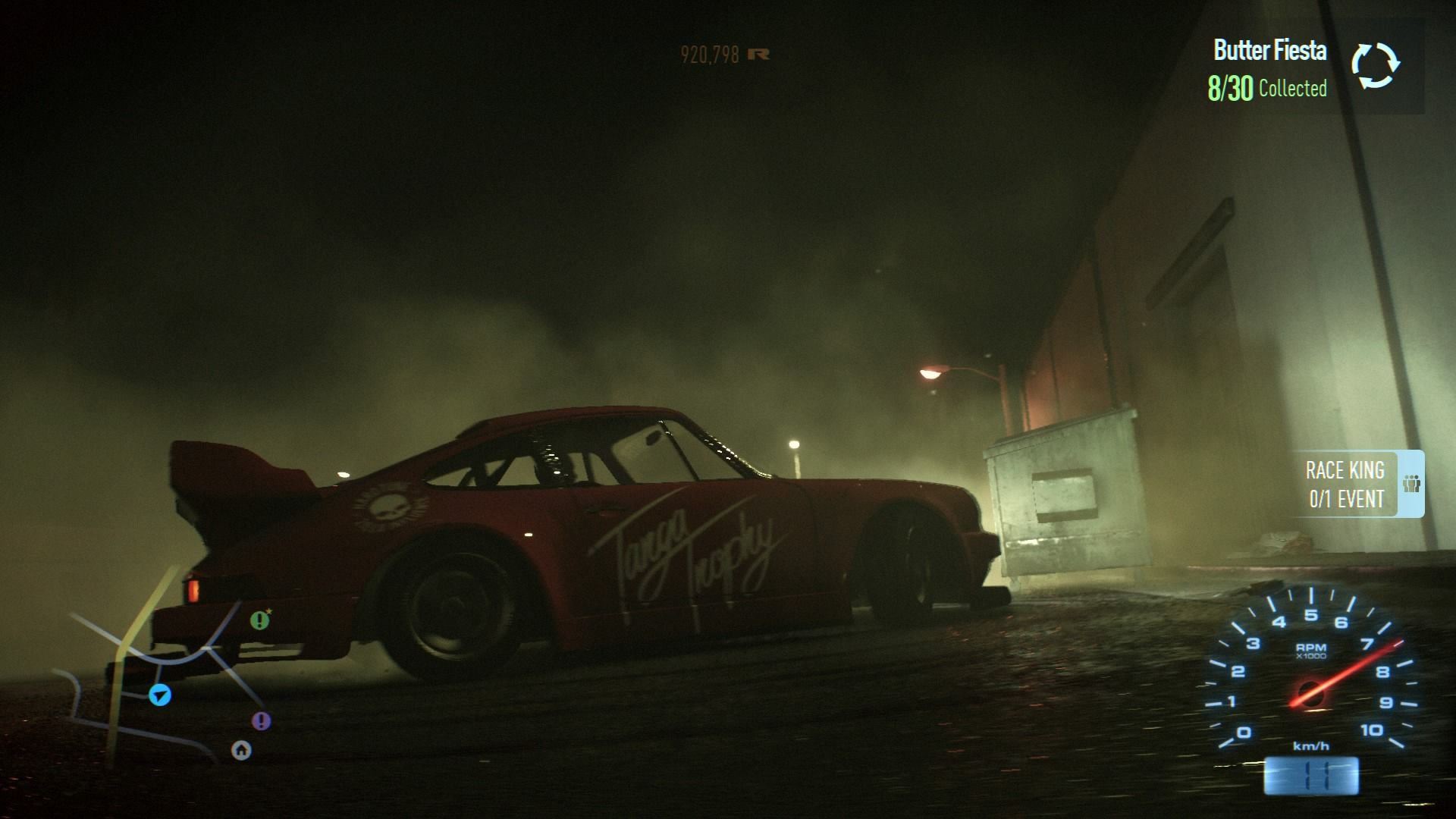
Task: Select the purple exclamation marker on minimap
Action: tap(261, 720)
